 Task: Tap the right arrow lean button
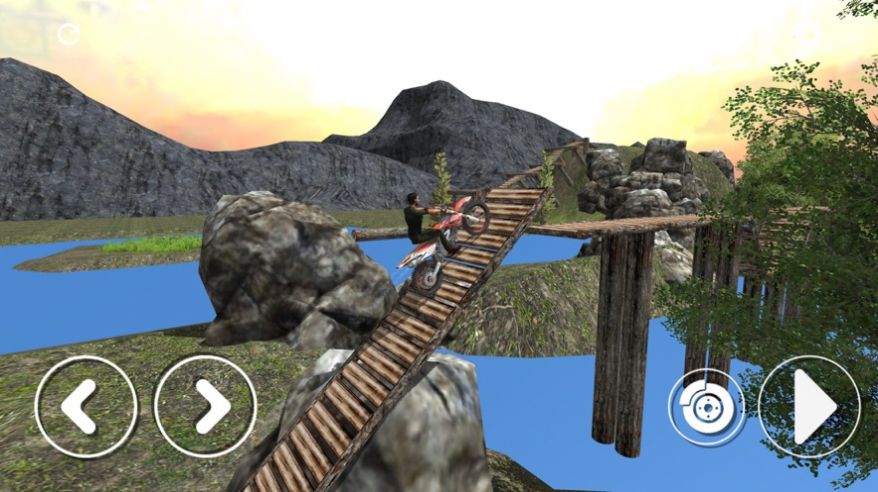(x=205, y=407)
